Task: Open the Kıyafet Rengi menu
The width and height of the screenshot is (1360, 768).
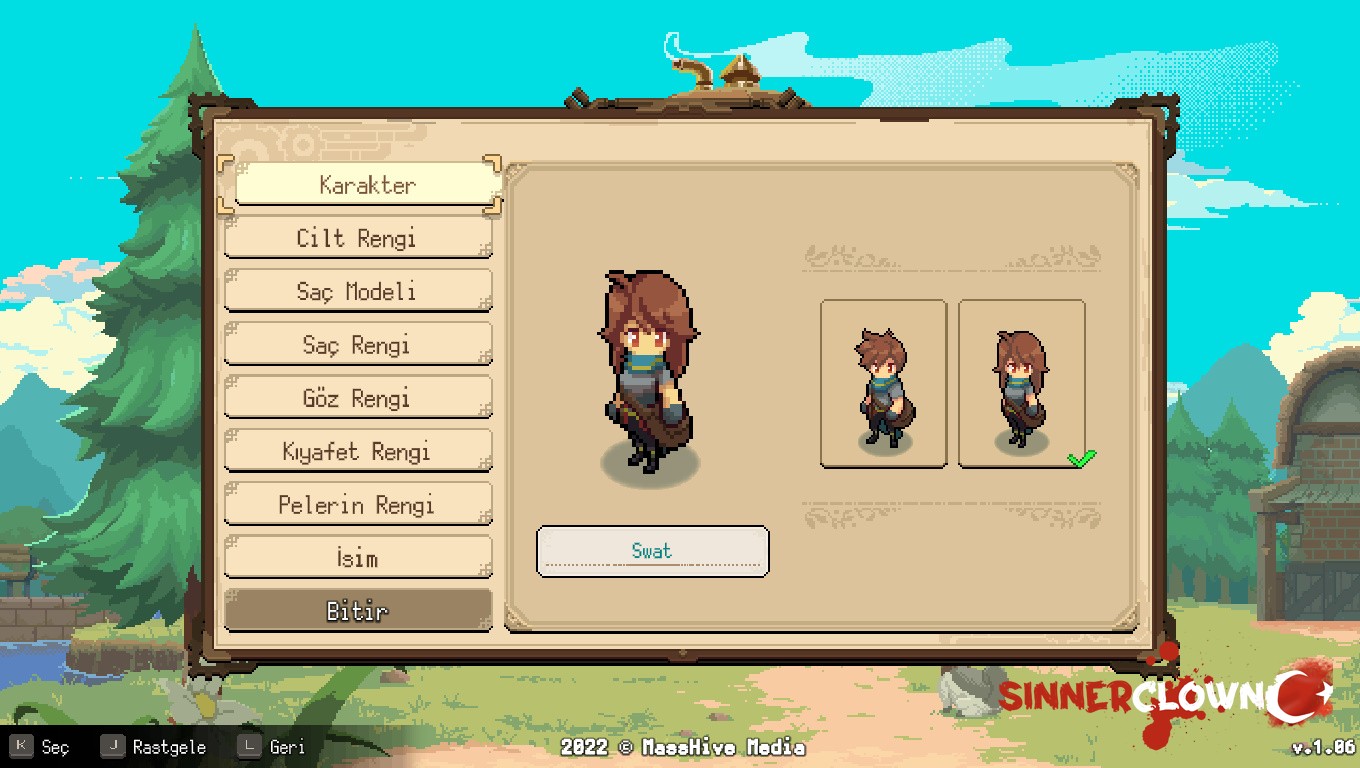Action: click(357, 451)
